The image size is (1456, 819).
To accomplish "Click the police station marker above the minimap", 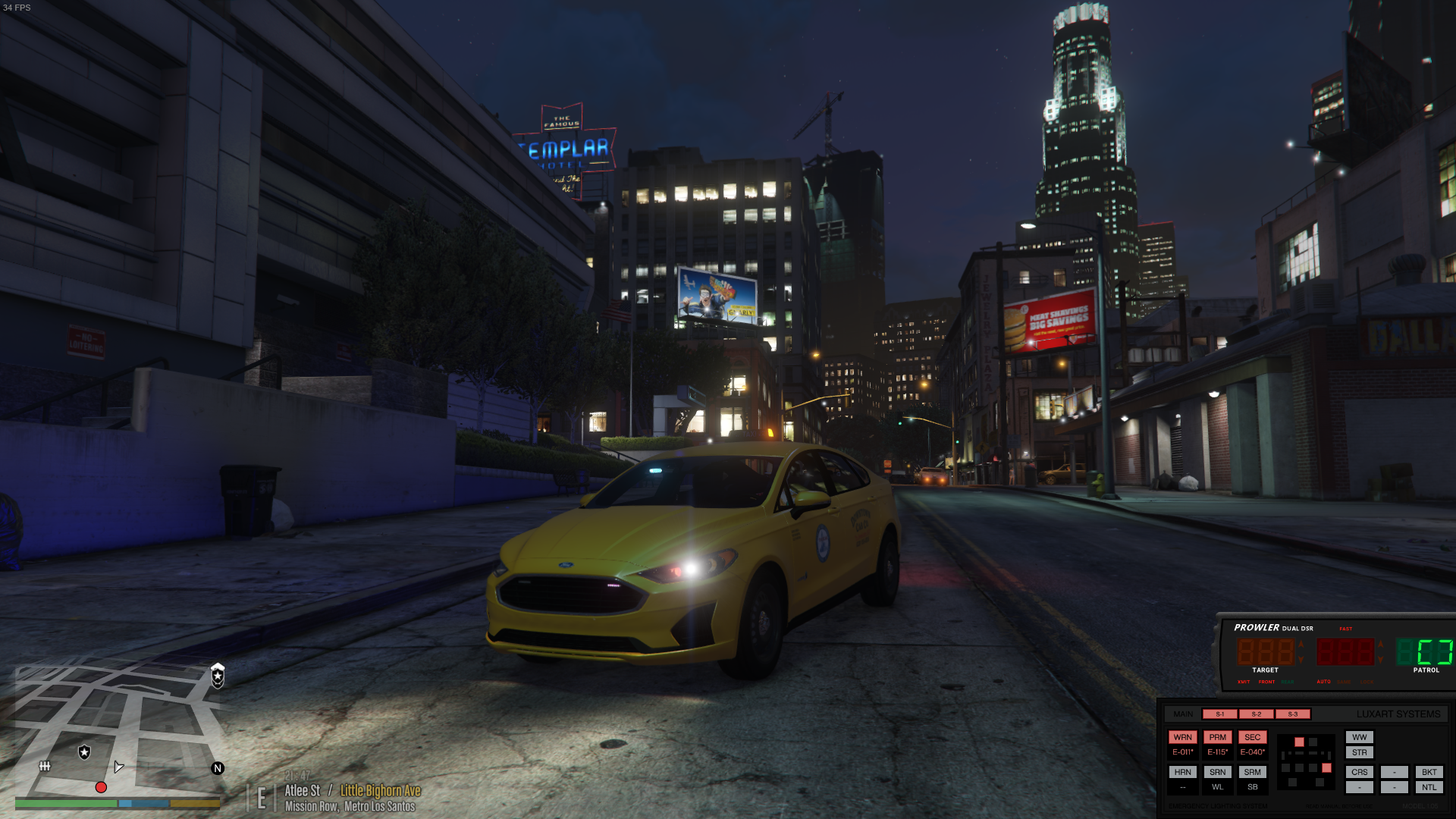I will [x=218, y=675].
